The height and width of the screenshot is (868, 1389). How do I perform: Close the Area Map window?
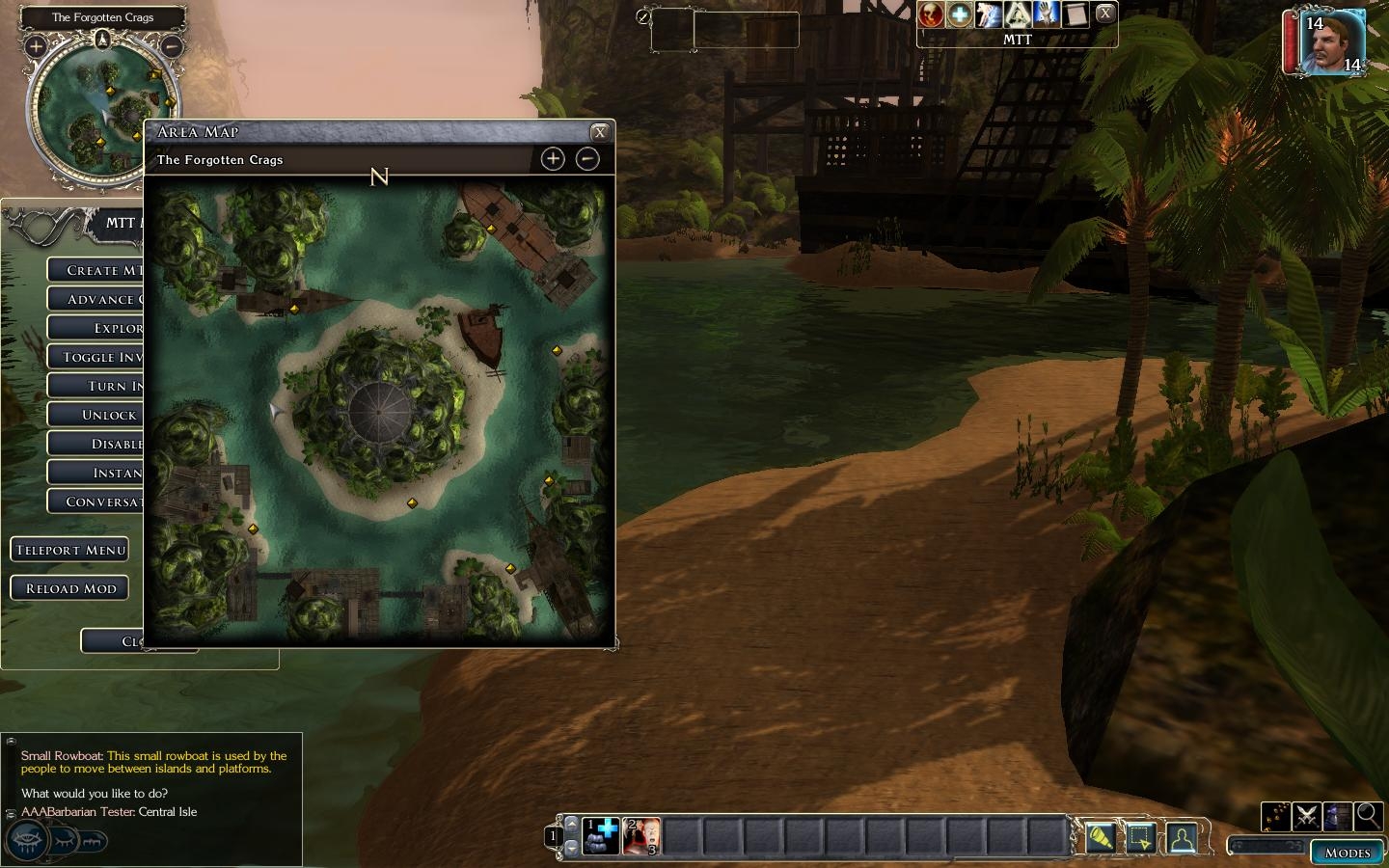[599, 132]
